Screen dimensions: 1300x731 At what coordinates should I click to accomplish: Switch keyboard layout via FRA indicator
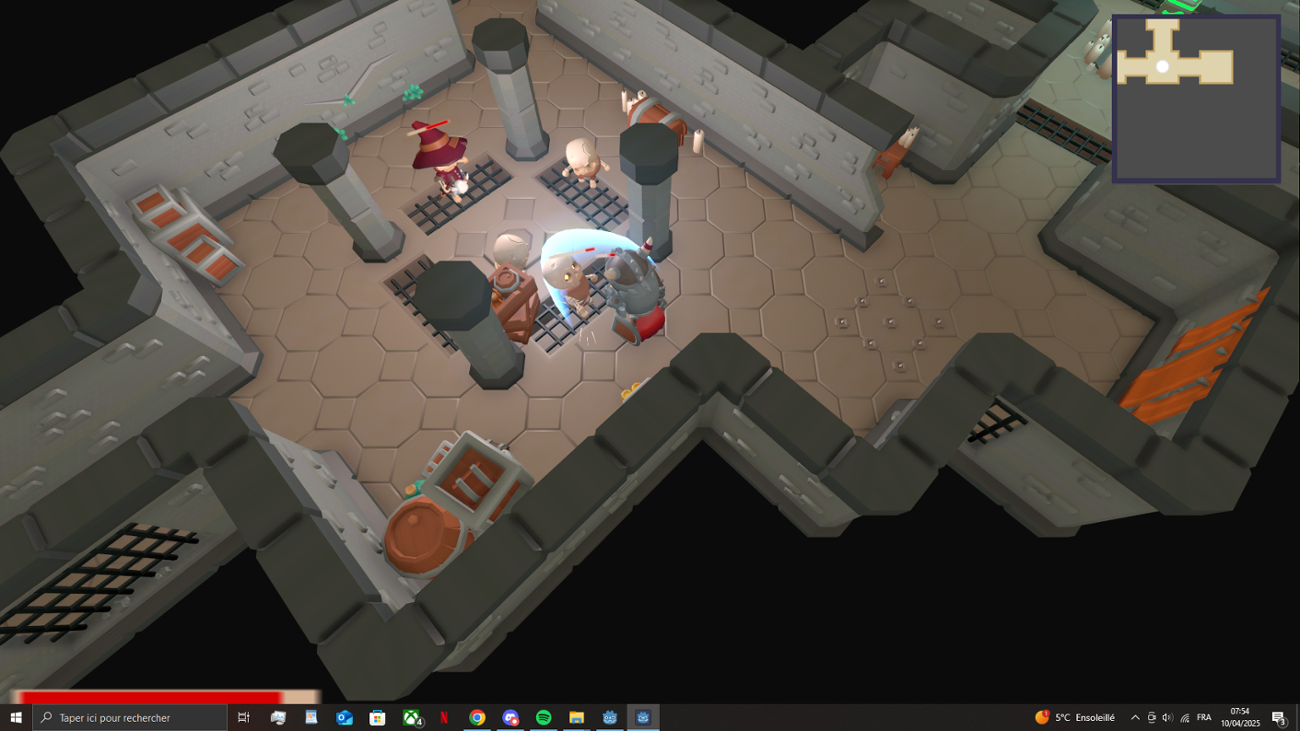tap(1203, 717)
